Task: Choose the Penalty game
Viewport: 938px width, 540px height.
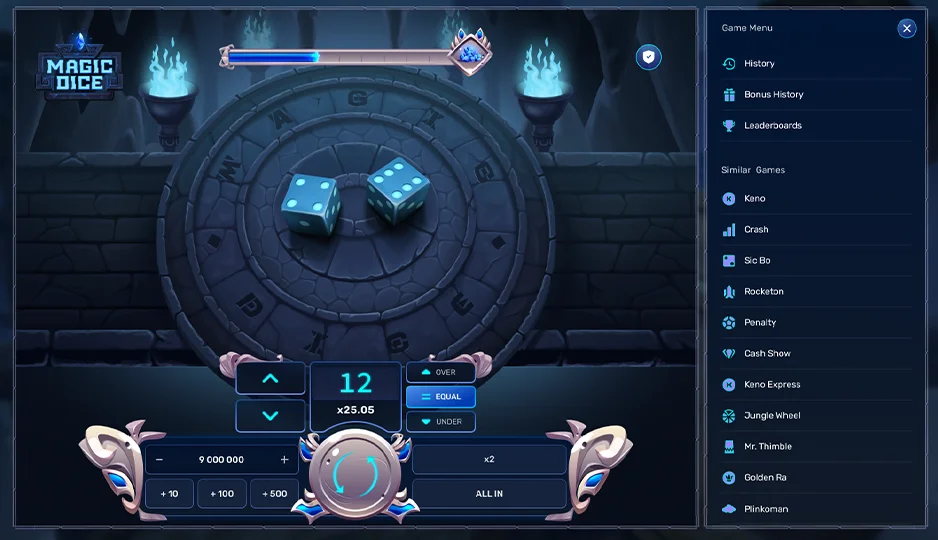Action: coord(760,323)
